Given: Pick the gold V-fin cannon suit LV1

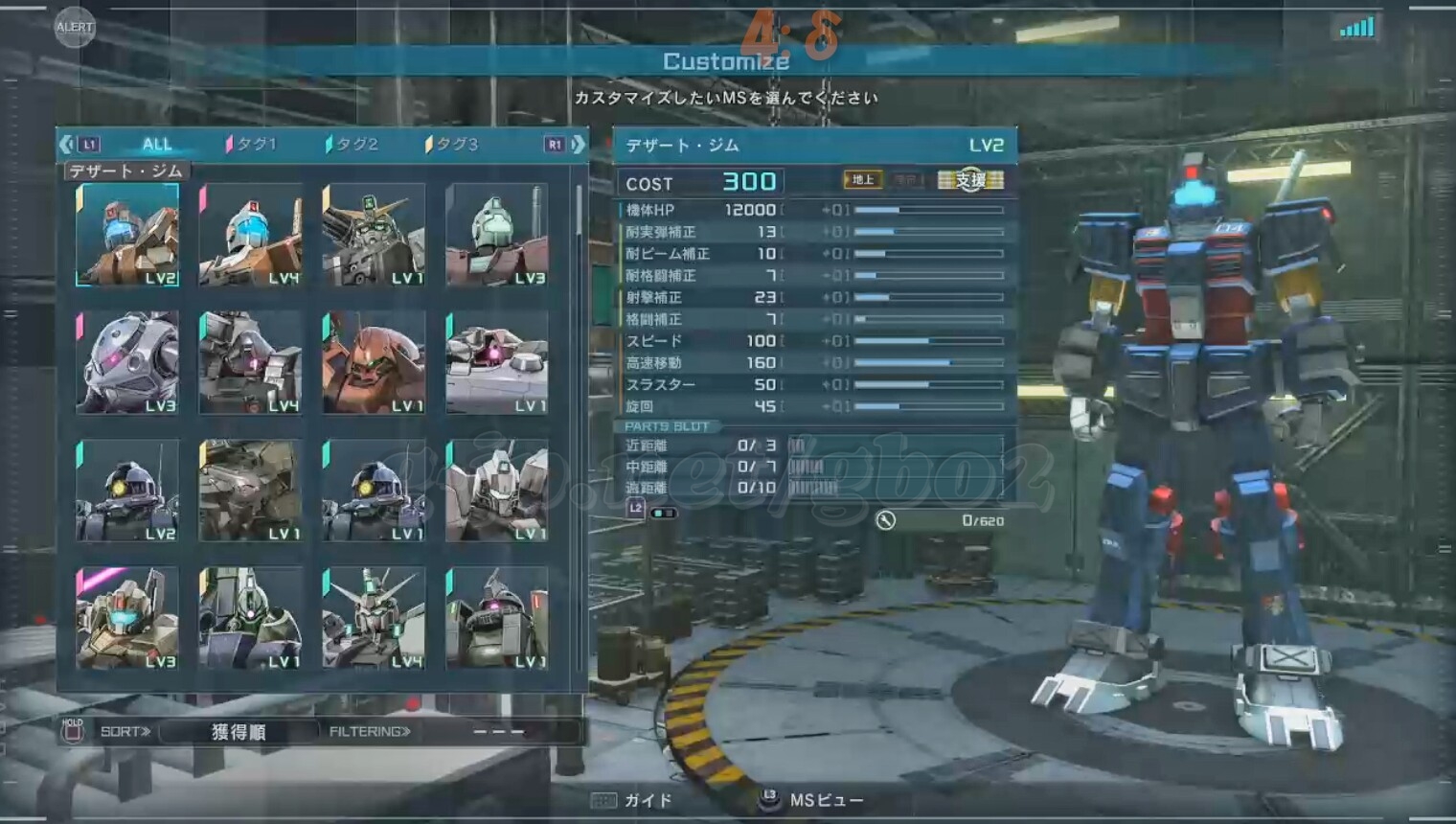Looking at the screenshot, I should click(x=374, y=235).
